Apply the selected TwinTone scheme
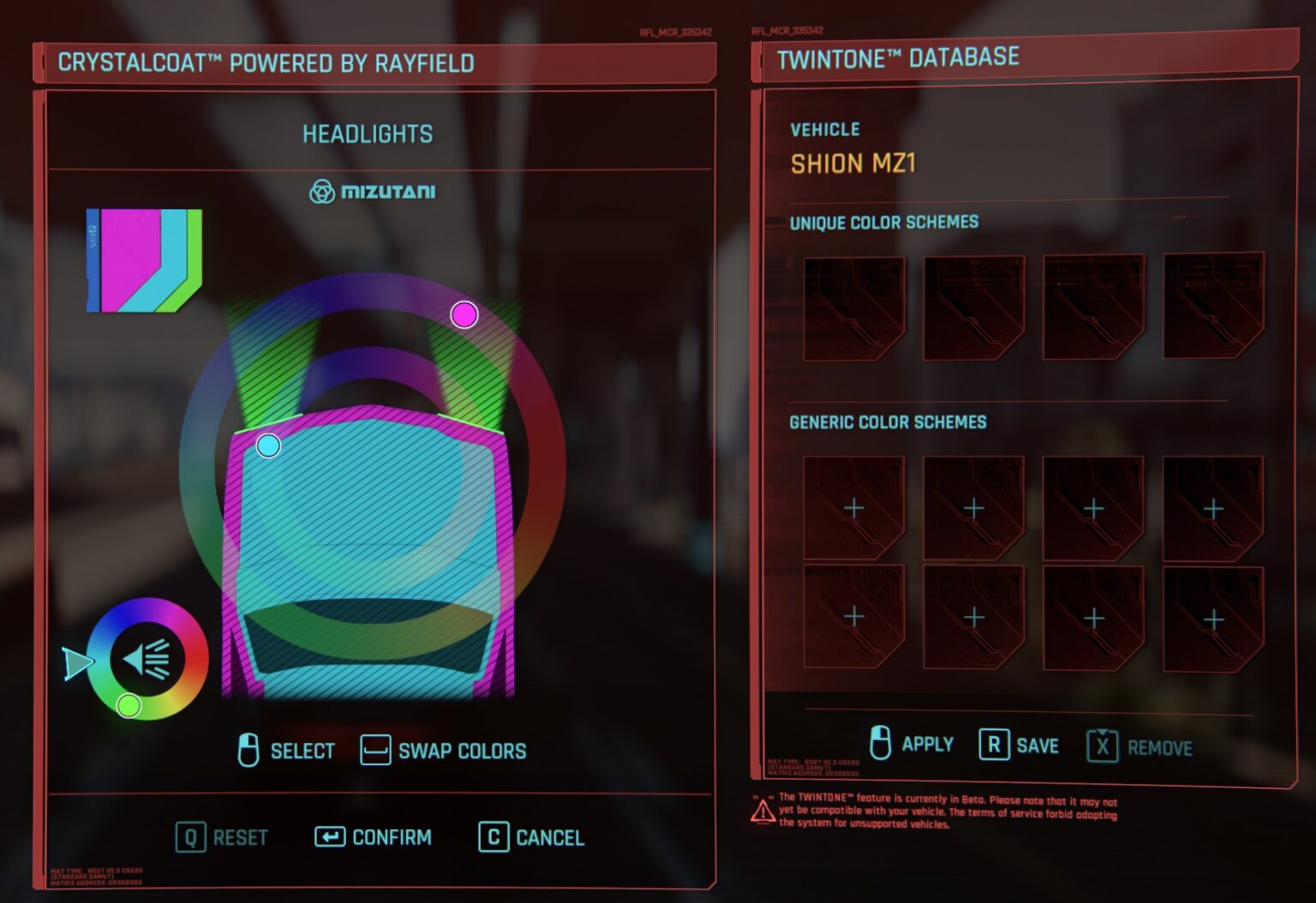This screenshot has height=903, width=1316. 912,744
